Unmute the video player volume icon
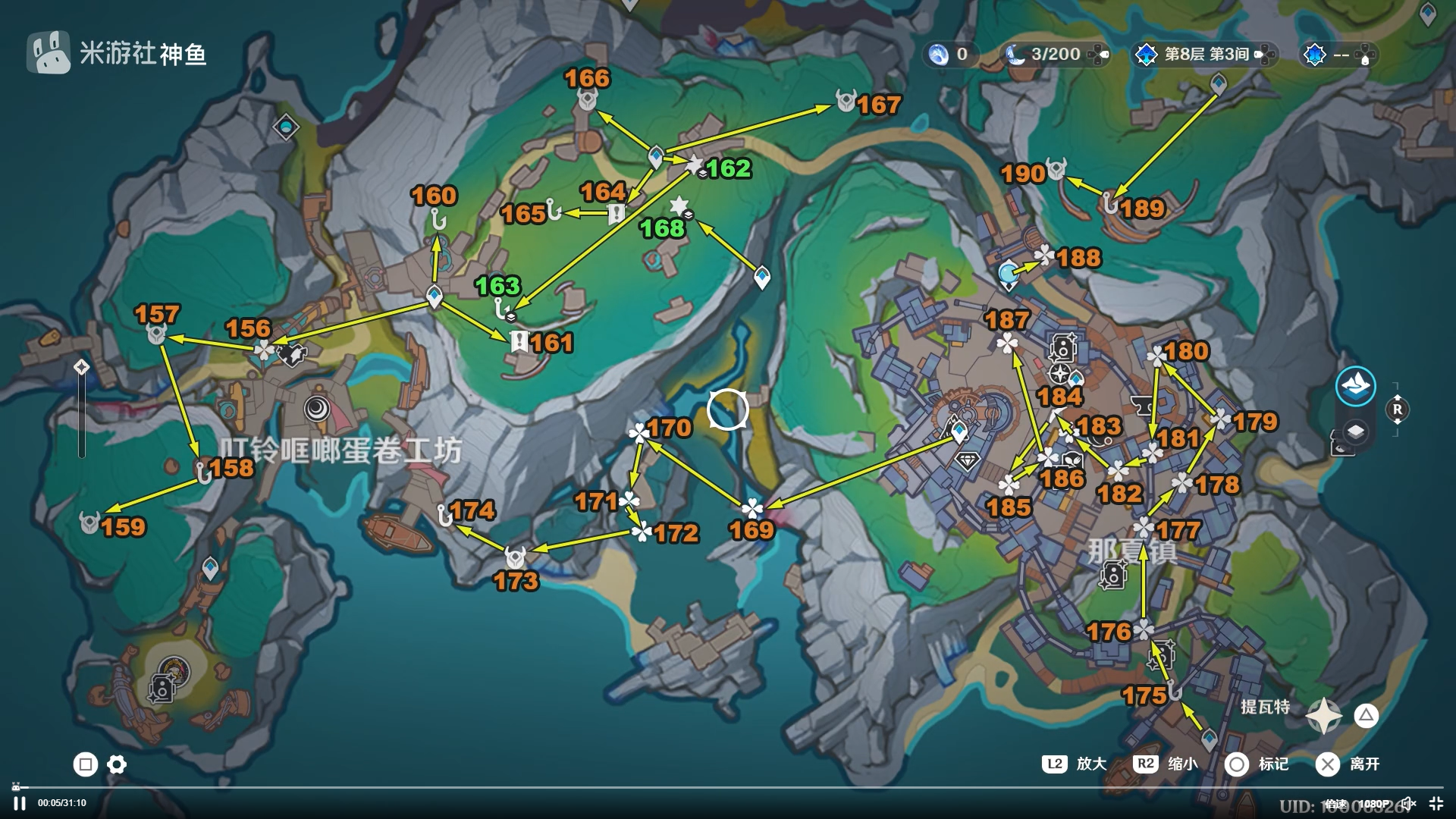Viewport: 1456px width, 819px height. 1407,803
